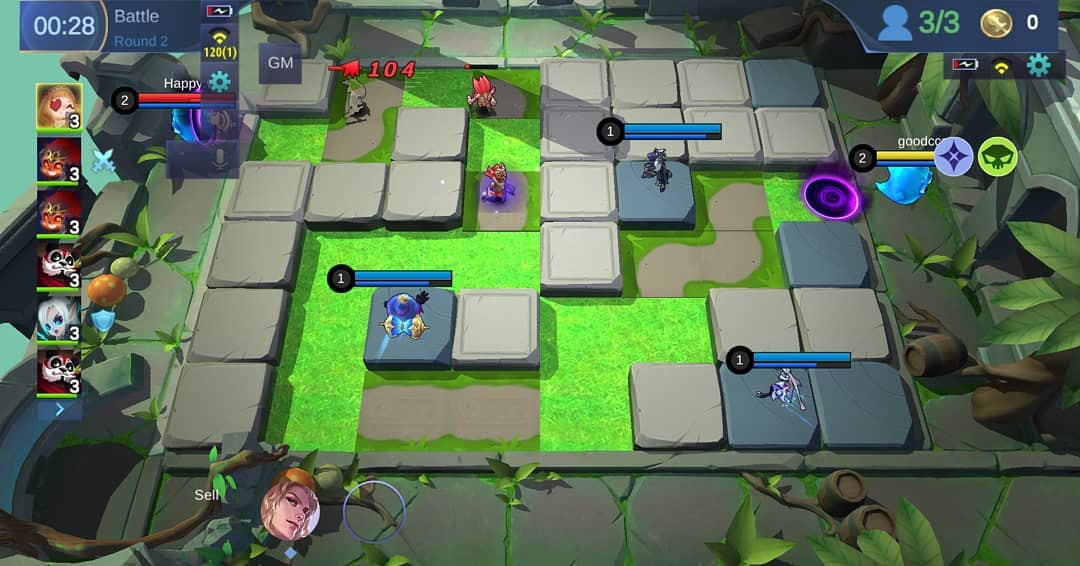Select the heart-eyed blonde player portrait

59,106
